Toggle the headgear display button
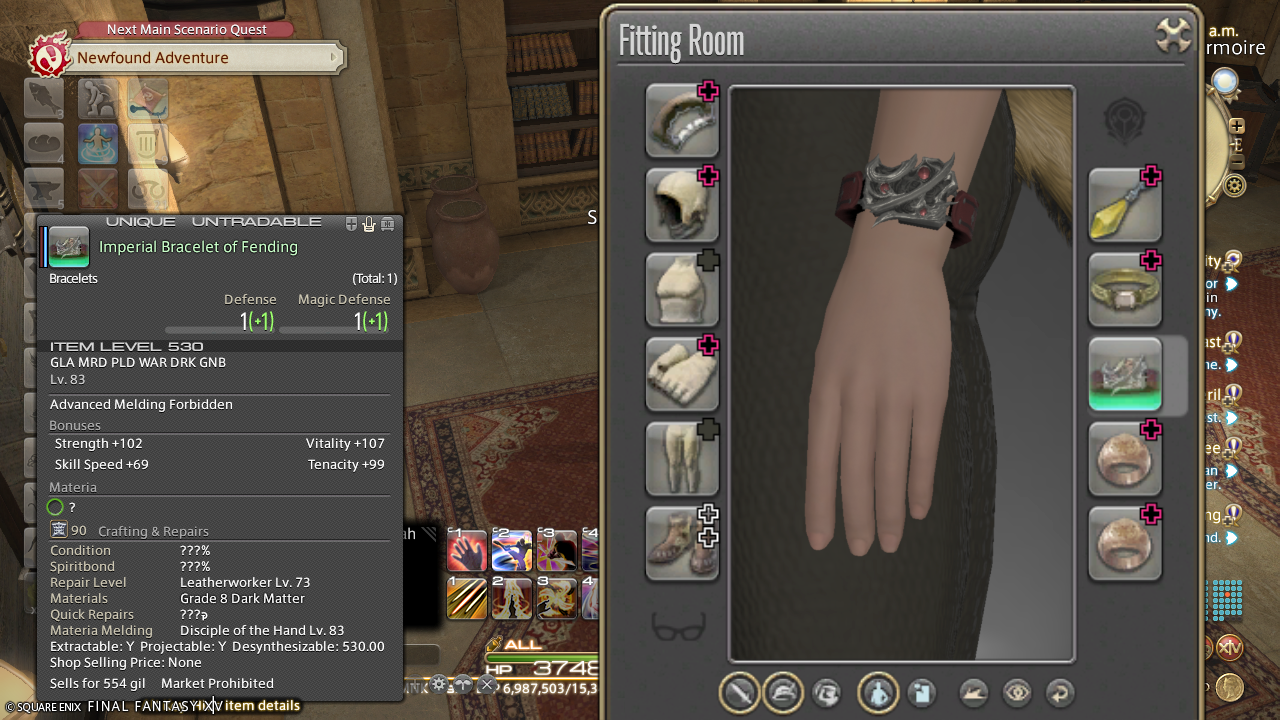 click(x=783, y=693)
